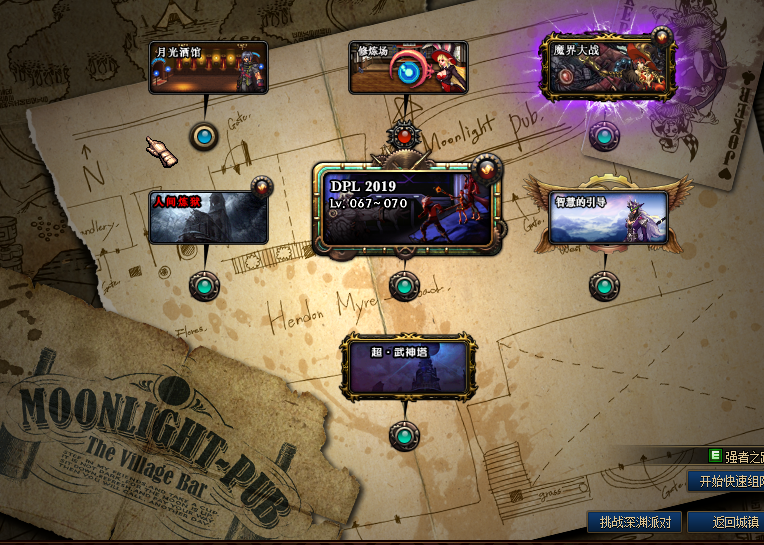This screenshot has height=545, width=764.
Task: Select the 月光酒馆 dungeon tile
Action: 208,68
